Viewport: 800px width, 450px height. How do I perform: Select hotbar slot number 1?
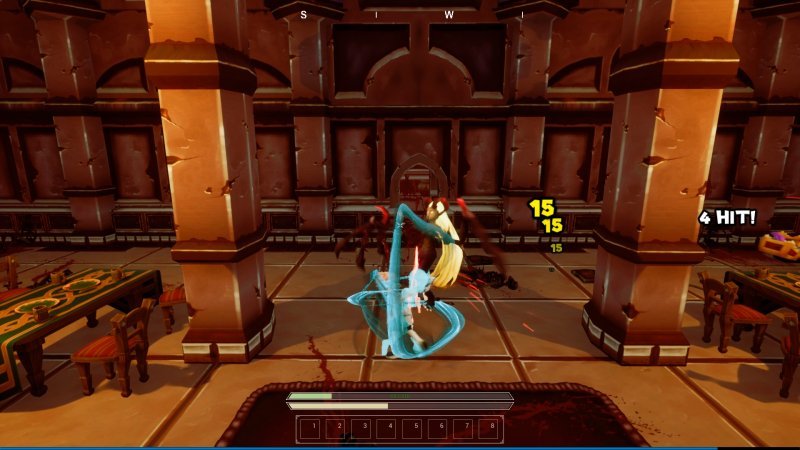point(312,429)
